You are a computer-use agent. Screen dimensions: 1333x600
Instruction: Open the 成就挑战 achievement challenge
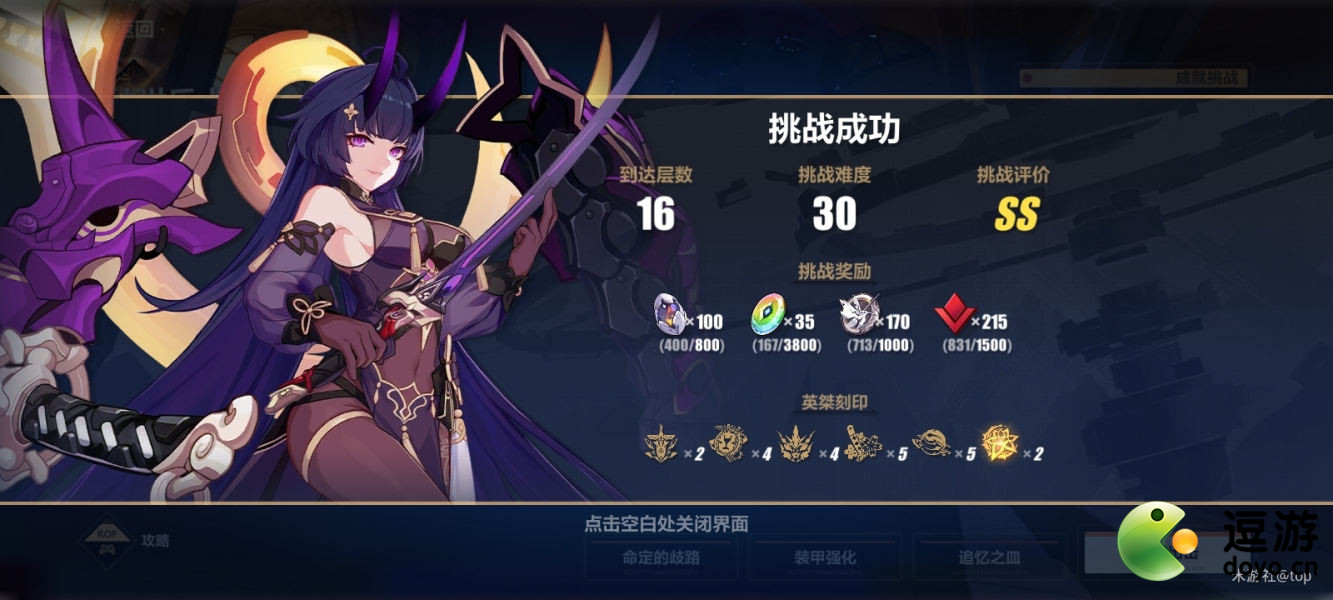(1135, 77)
